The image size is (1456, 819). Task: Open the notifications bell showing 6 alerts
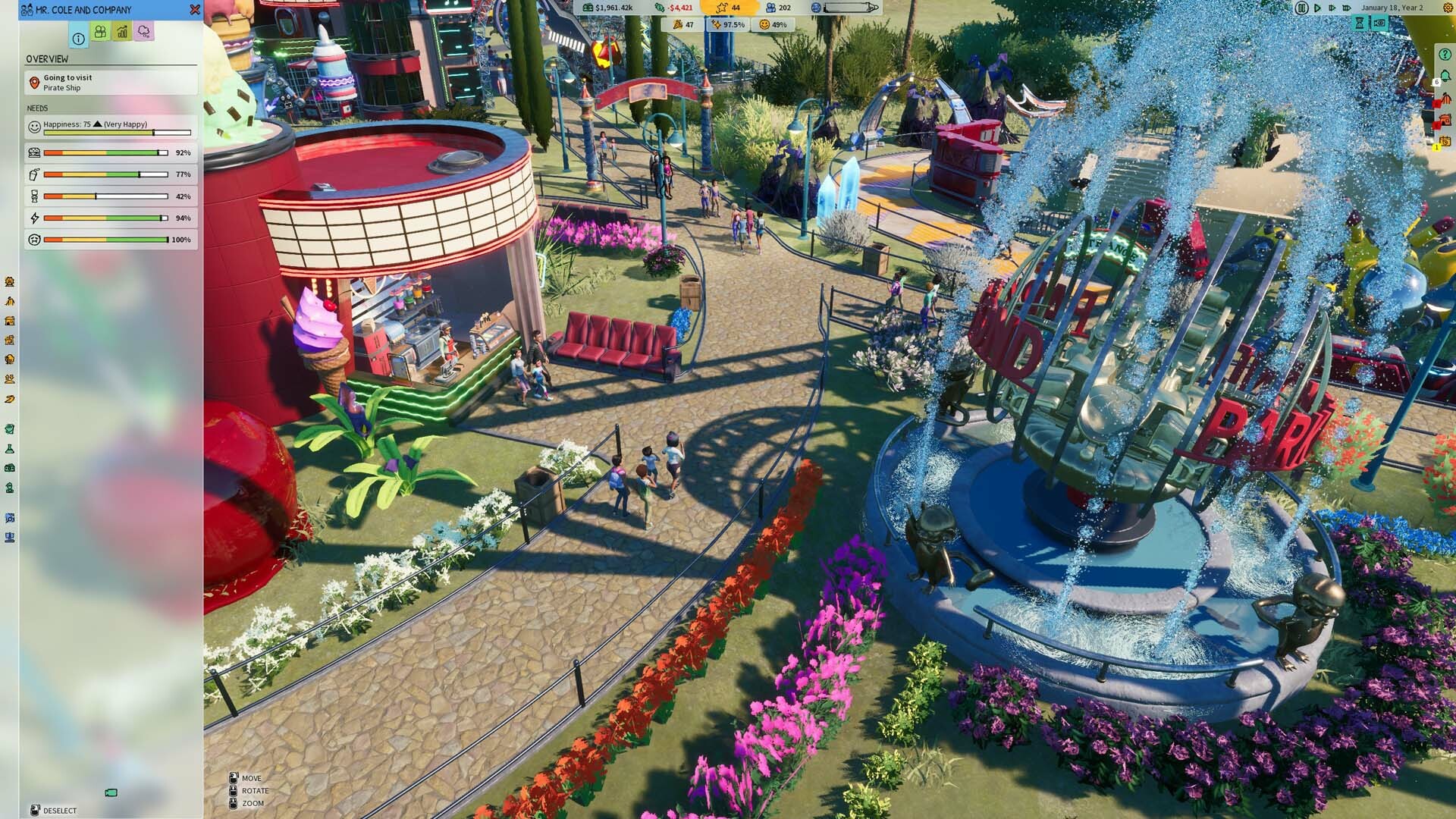coord(1446,76)
